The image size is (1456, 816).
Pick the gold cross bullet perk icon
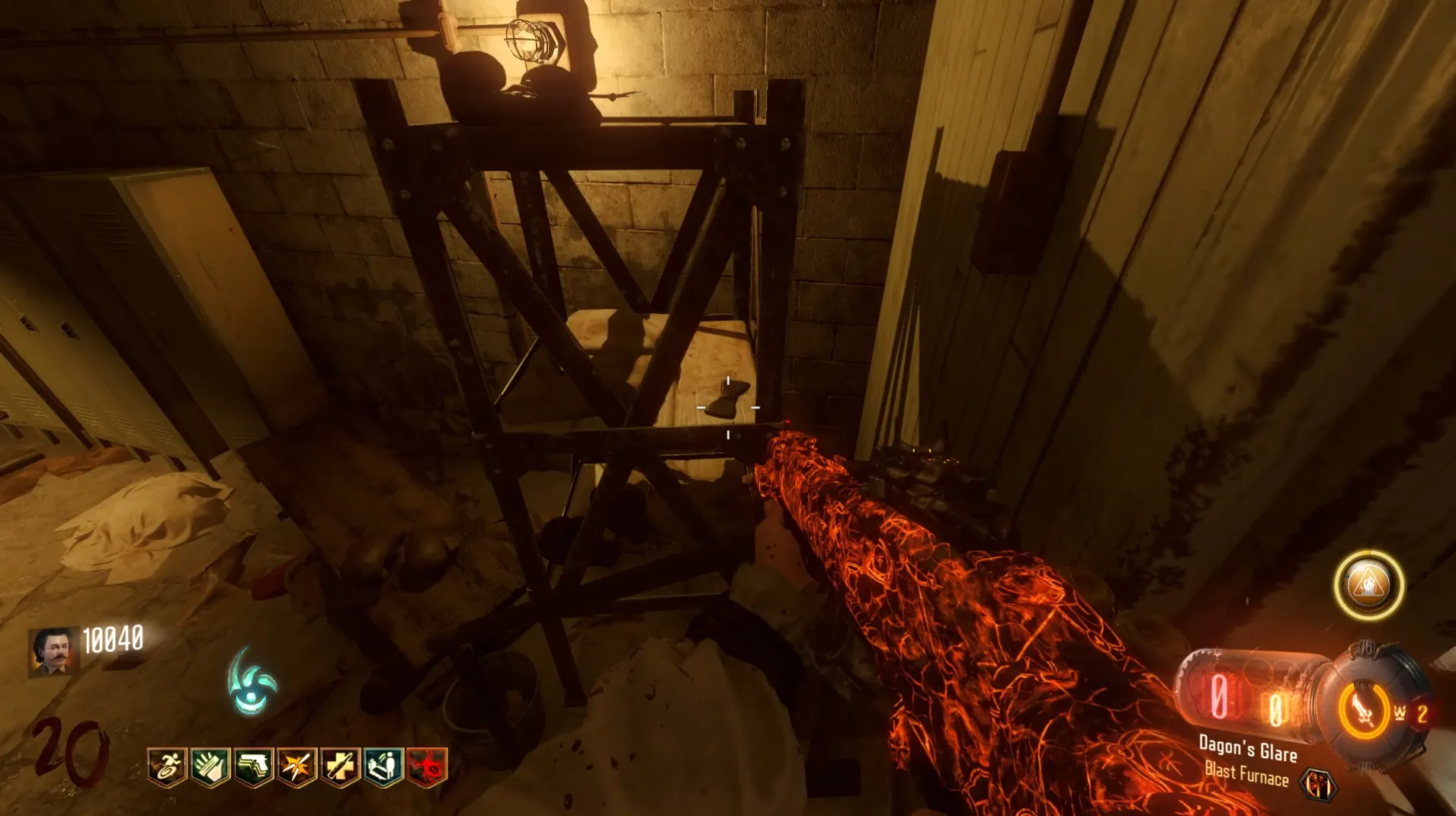340,766
